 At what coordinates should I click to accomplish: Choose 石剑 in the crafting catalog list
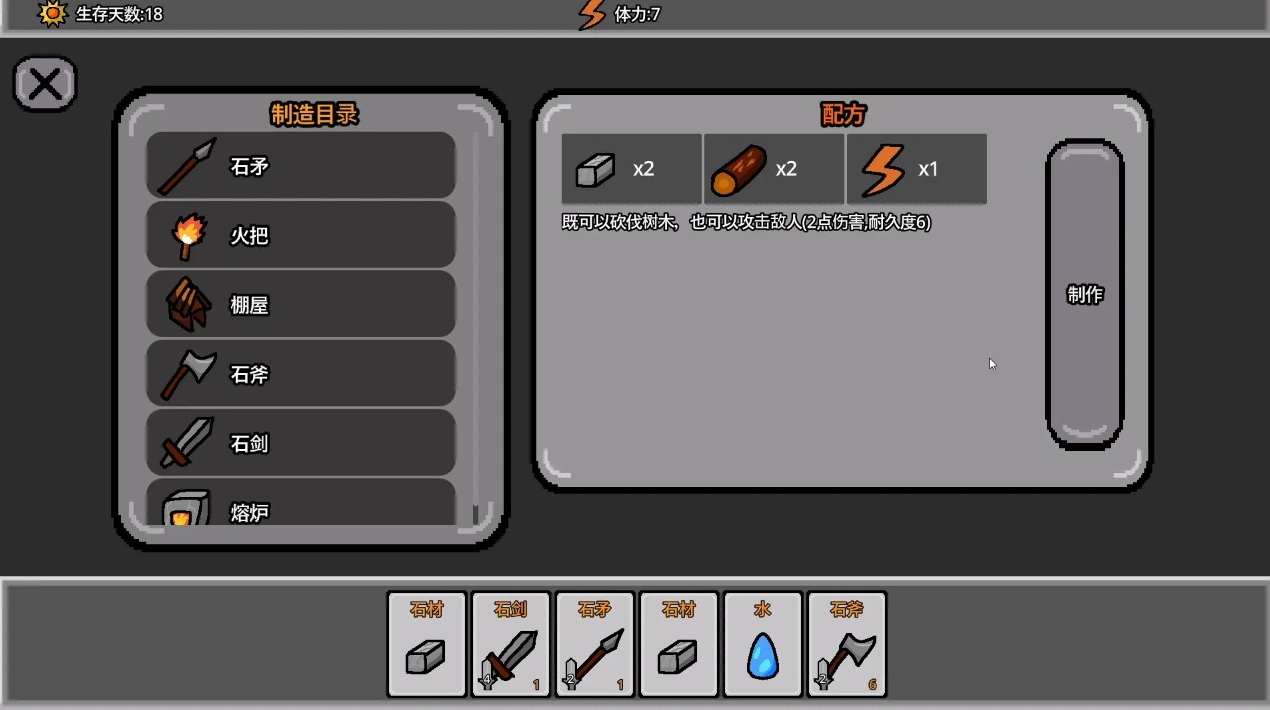pyautogui.click(x=301, y=443)
